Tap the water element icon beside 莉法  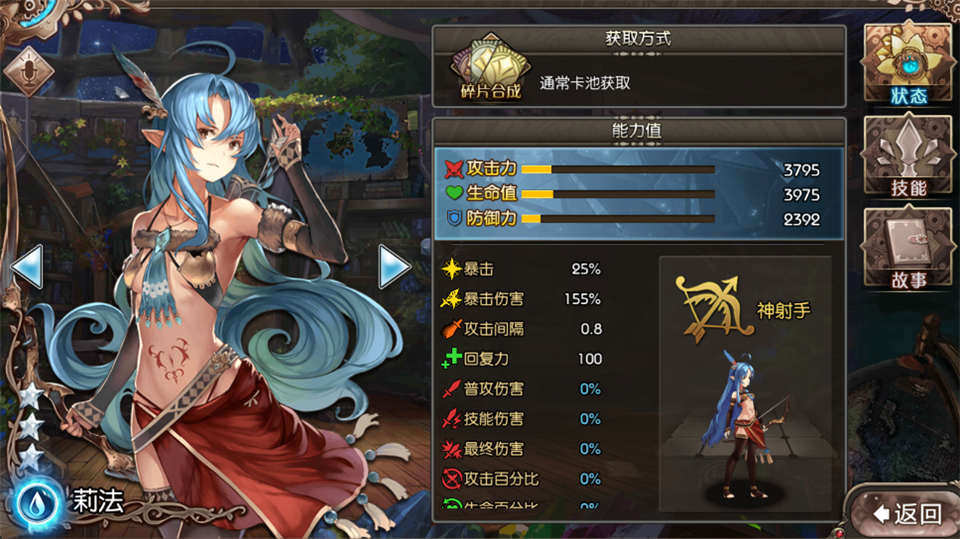coord(37,501)
